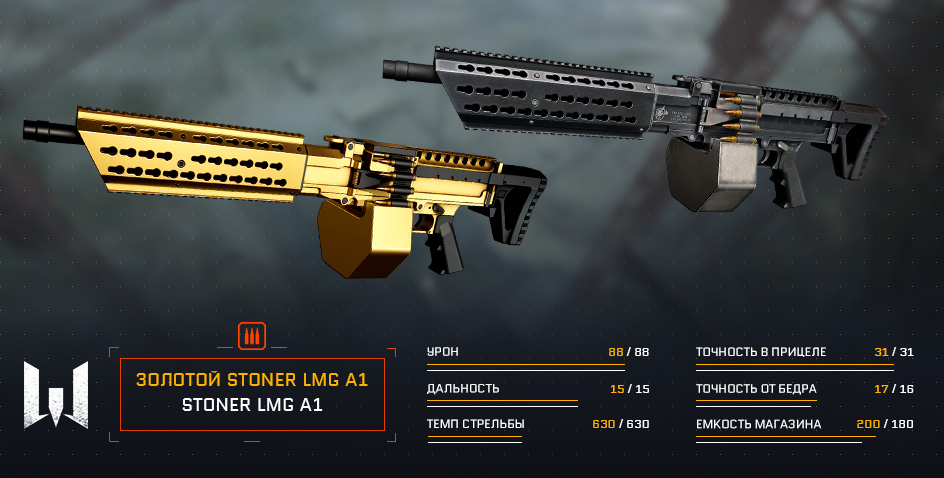Click the orange ammo class icon
944x478 pixels.
(251, 336)
